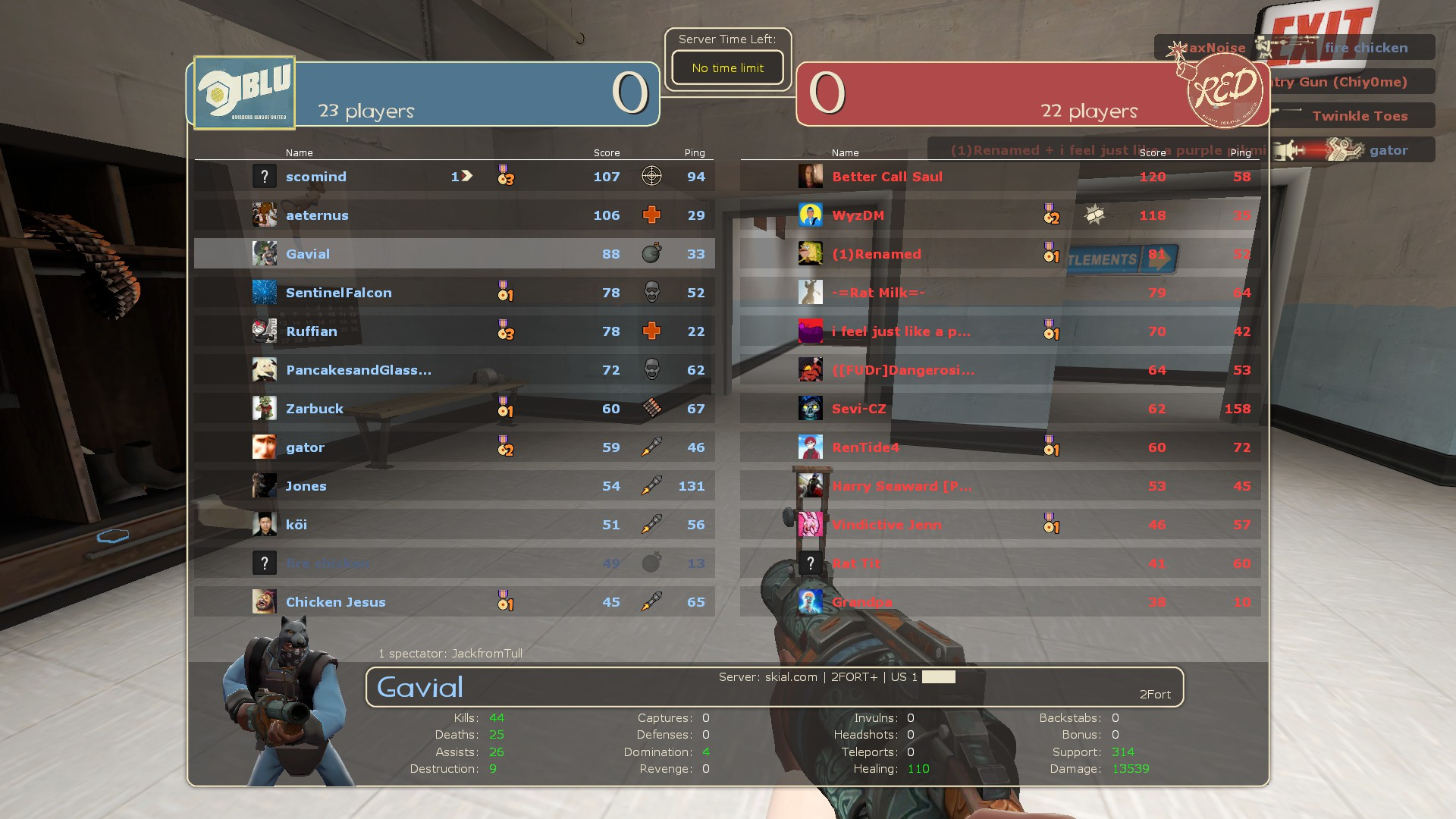
Task: Click gator's avatar on the BLU list
Action: coord(265,447)
